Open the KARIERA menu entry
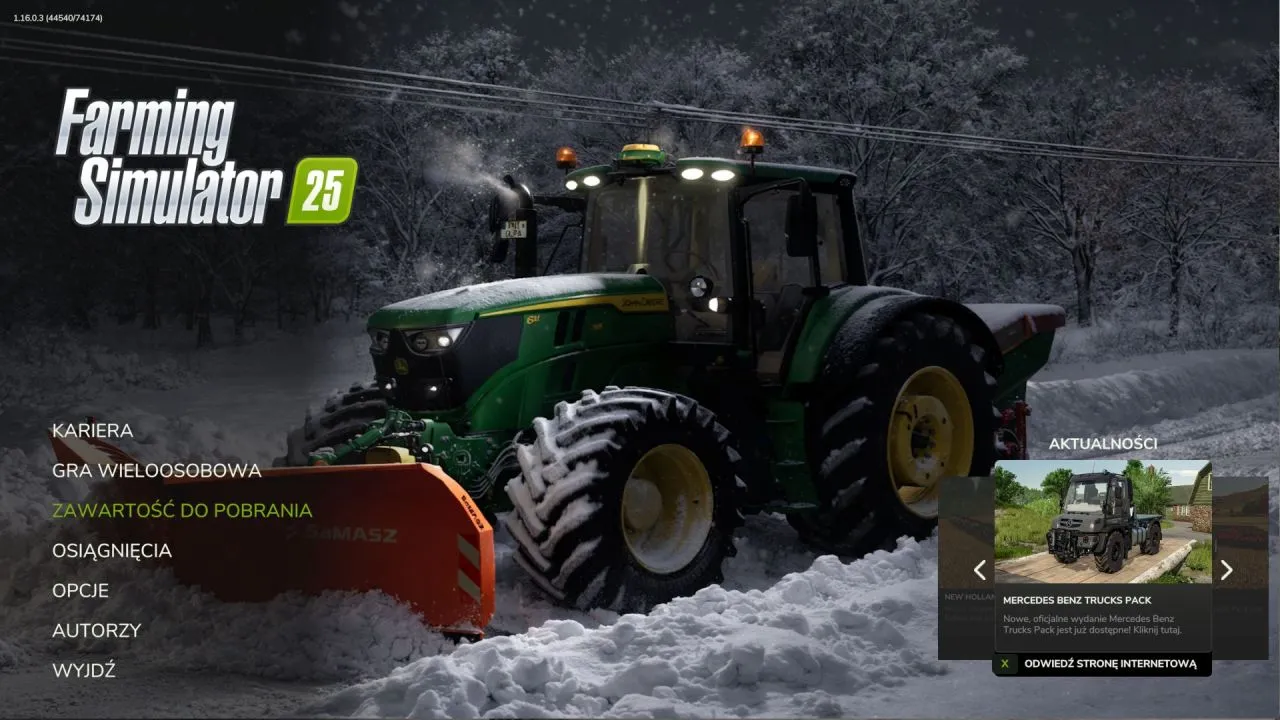Image resolution: width=1280 pixels, height=720 pixels. (92, 430)
